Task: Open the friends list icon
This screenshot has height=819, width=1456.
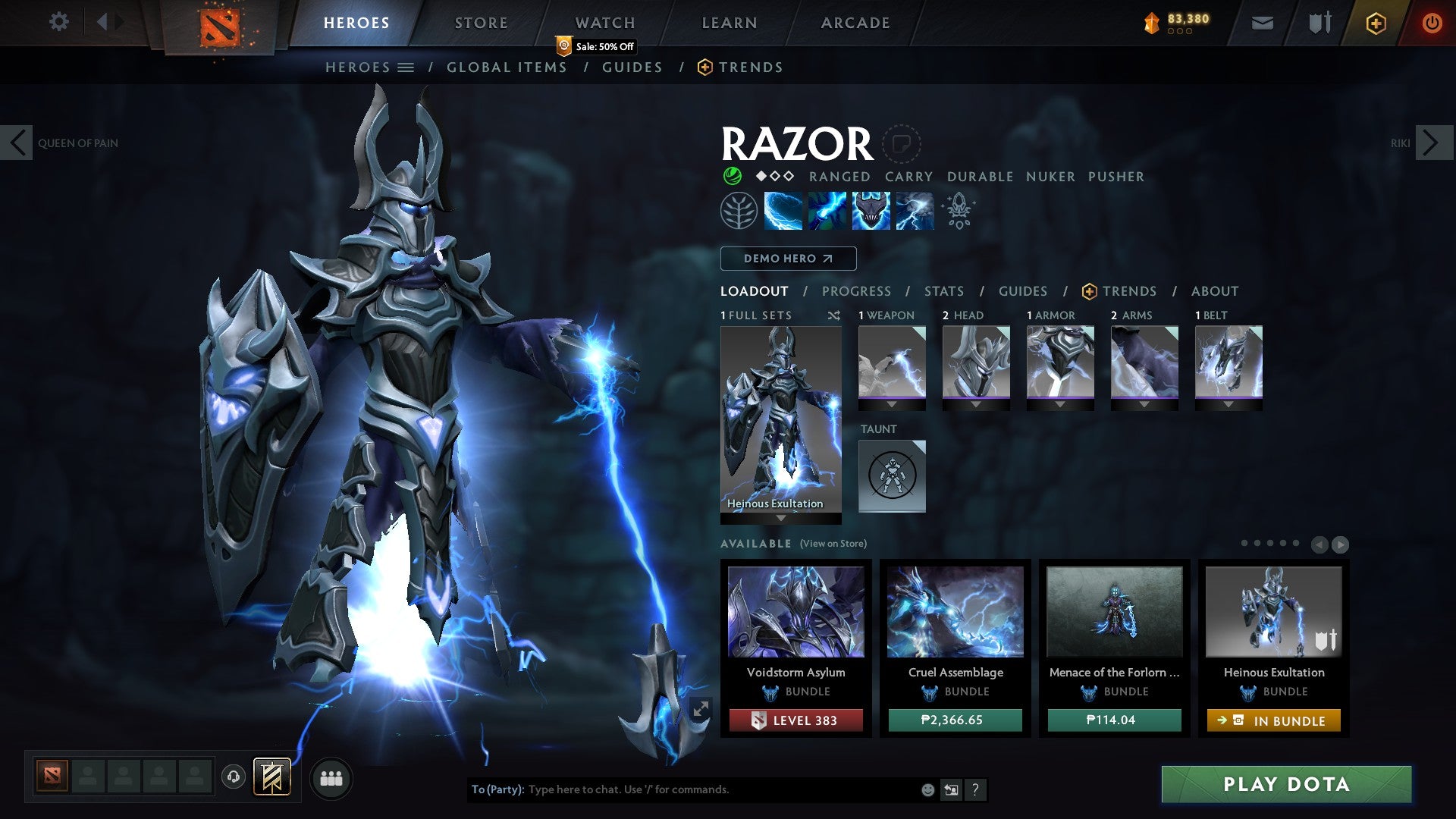Action: [331, 778]
